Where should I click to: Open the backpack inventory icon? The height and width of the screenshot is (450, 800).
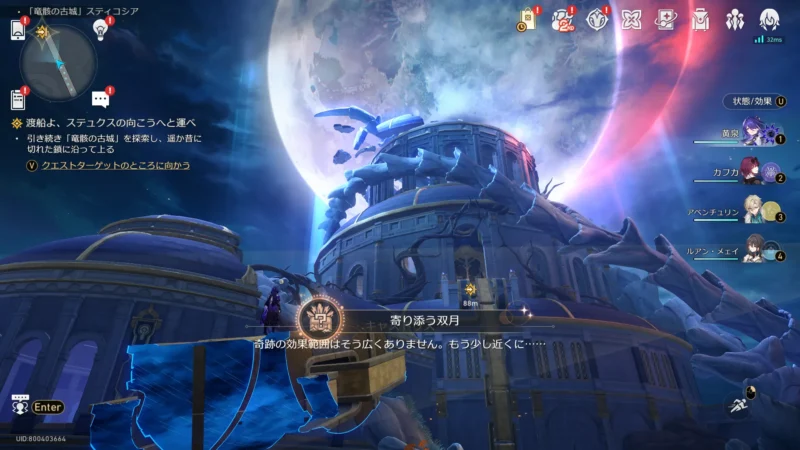(x=700, y=19)
